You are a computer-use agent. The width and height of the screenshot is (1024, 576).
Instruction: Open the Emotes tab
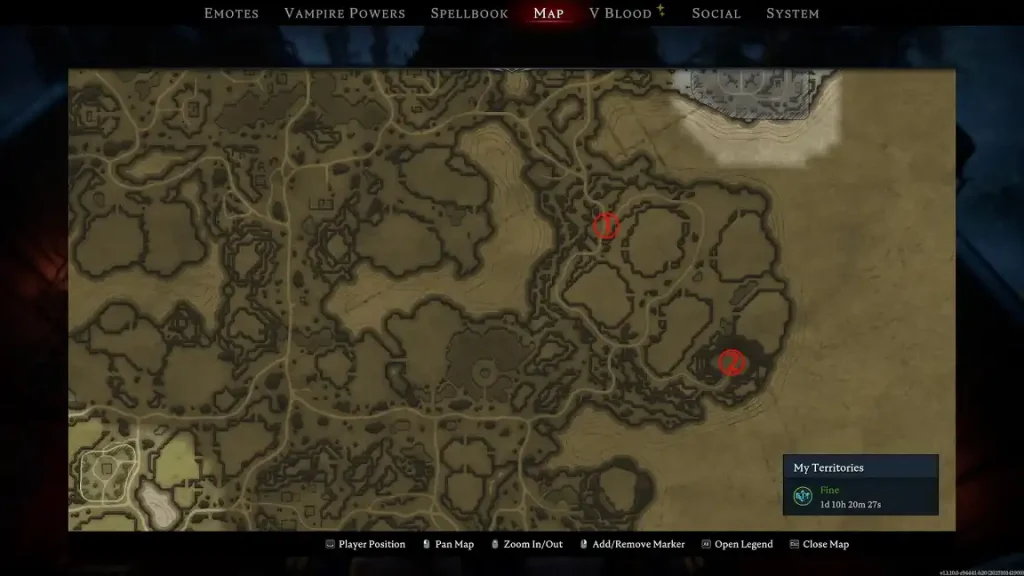231,13
